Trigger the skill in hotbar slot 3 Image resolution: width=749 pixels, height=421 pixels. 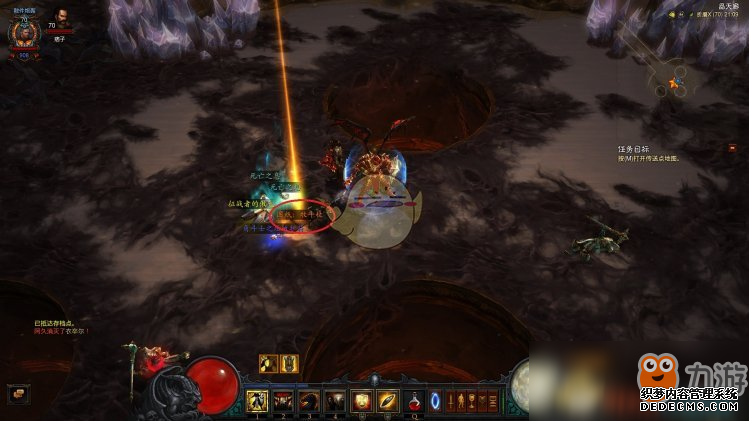(309, 401)
